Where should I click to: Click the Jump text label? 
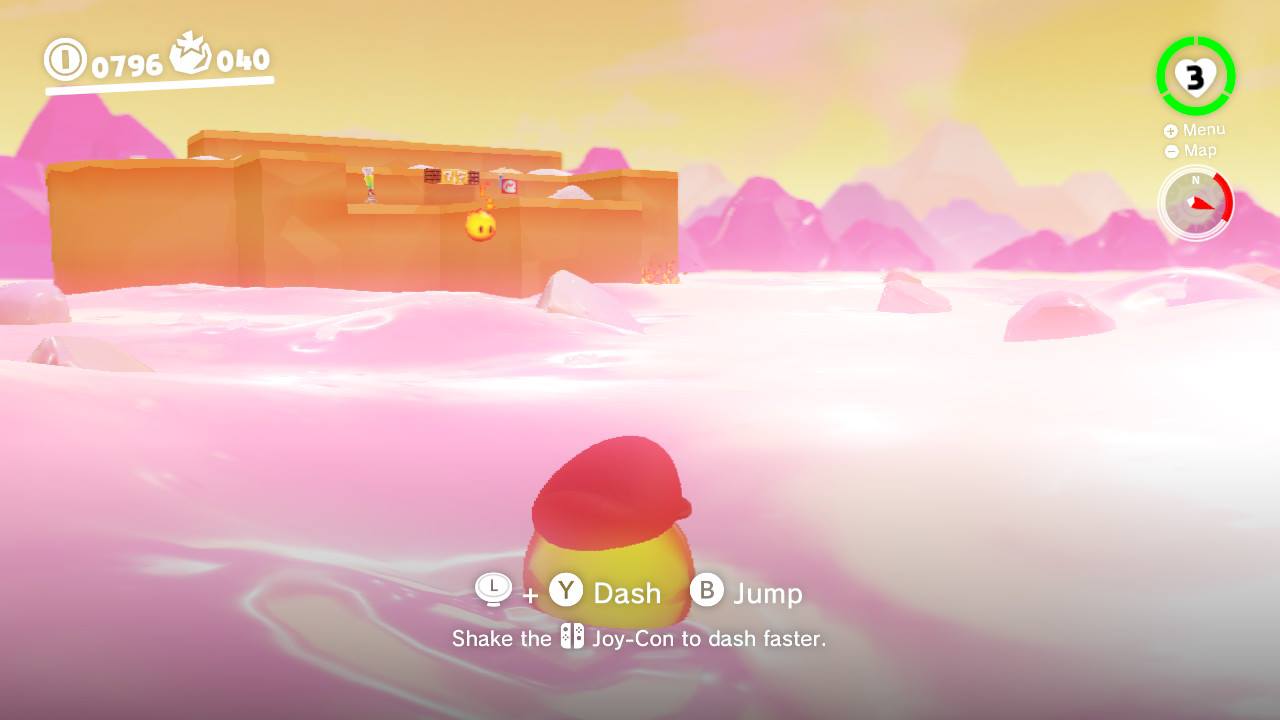click(x=770, y=592)
